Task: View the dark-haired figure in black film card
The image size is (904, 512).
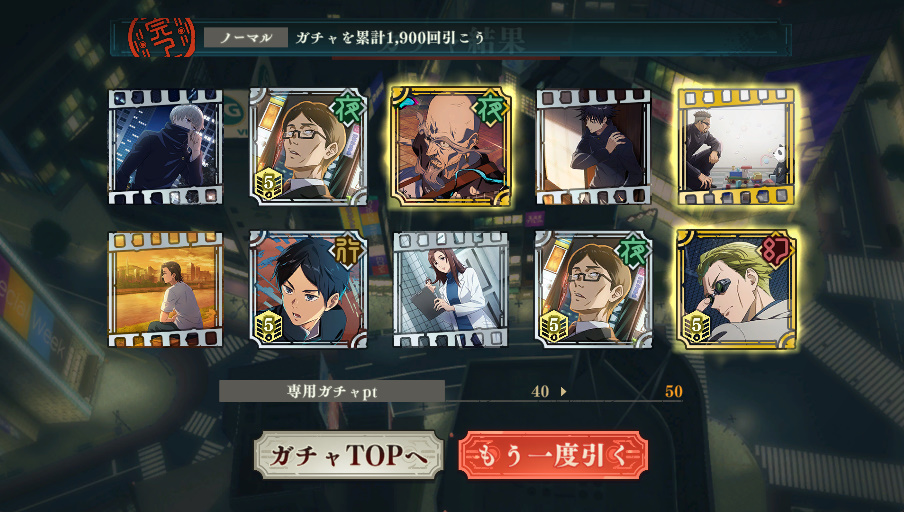Action: pos(594,146)
